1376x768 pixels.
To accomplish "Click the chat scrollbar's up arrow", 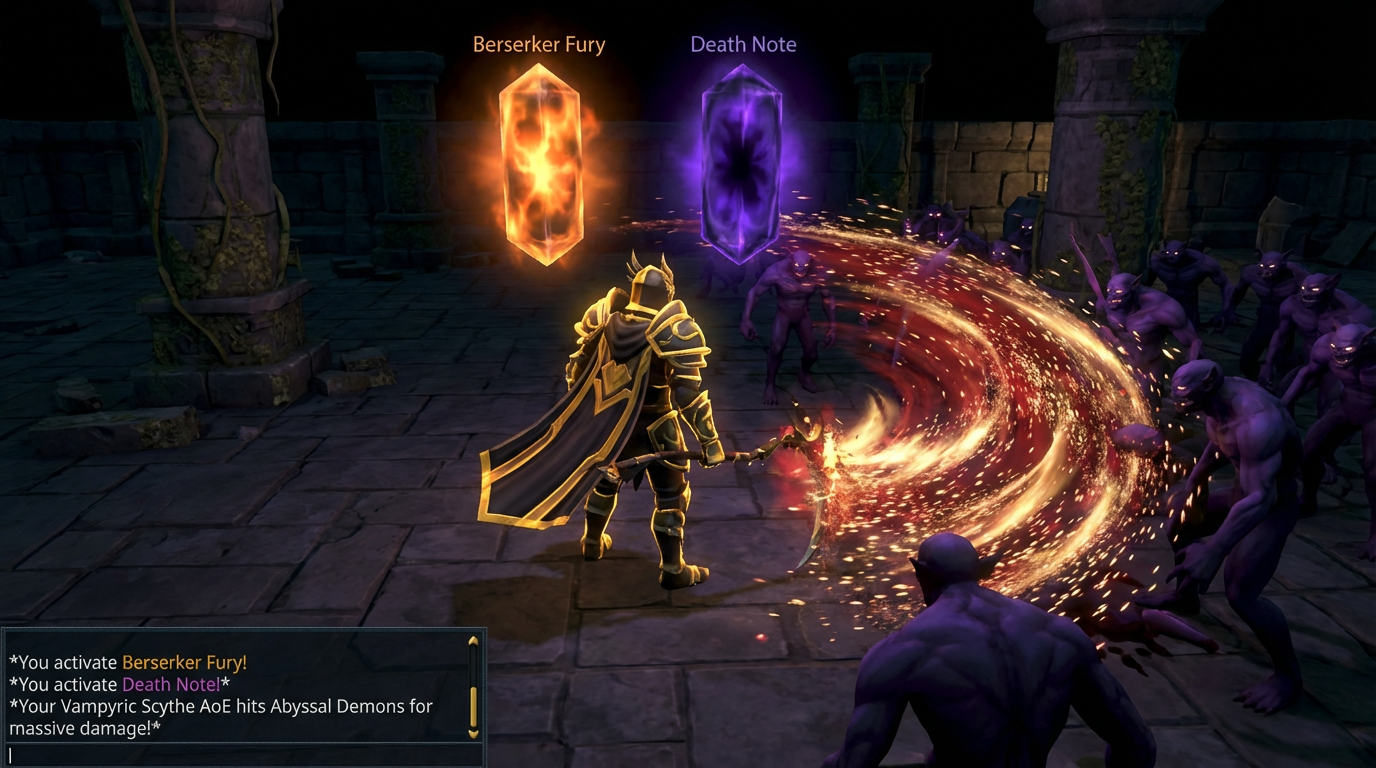I will pos(473,642).
